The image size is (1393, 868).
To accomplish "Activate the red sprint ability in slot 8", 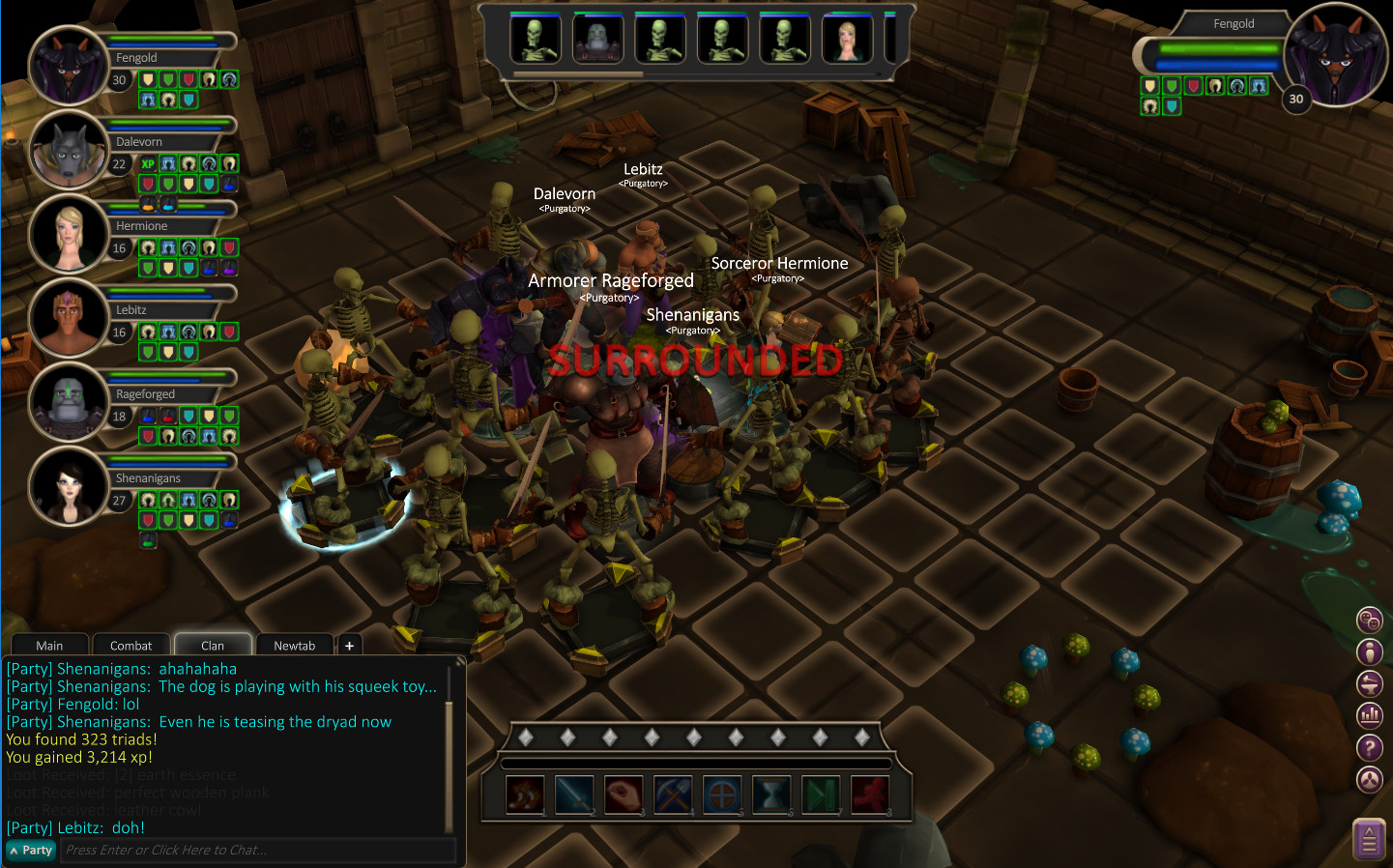I will pyautogui.click(x=869, y=794).
